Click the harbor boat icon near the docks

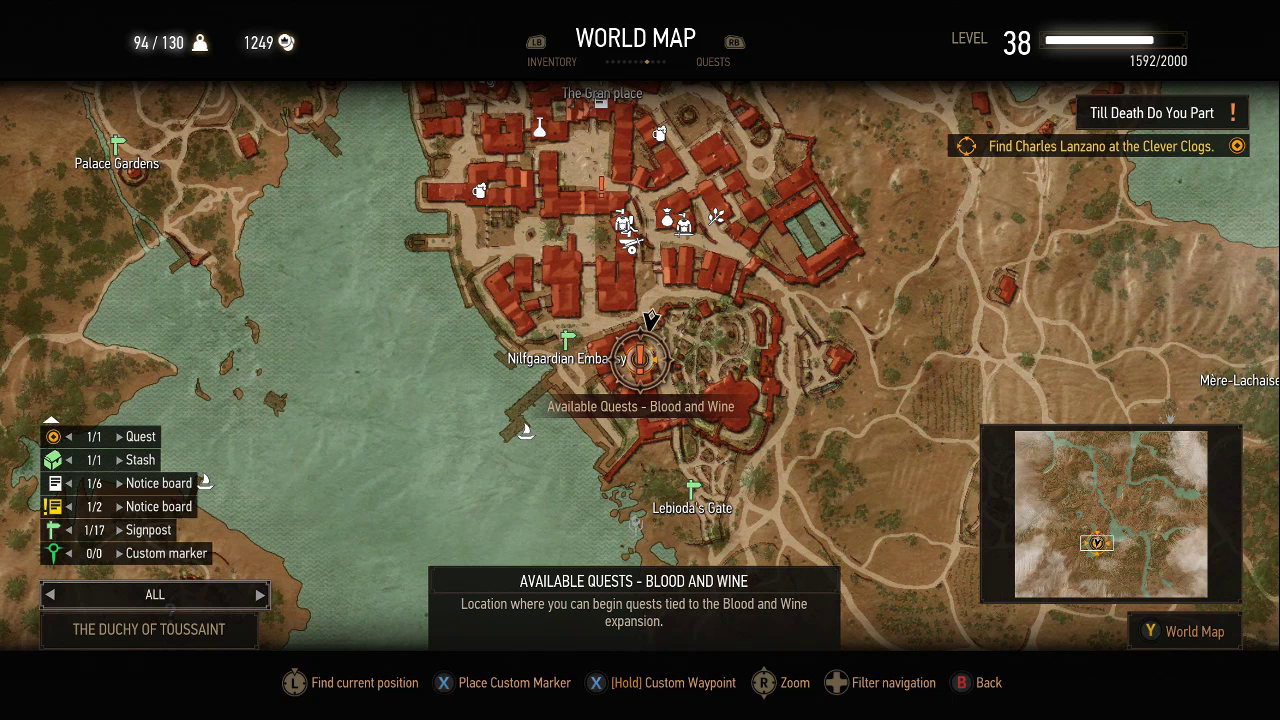[526, 430]
